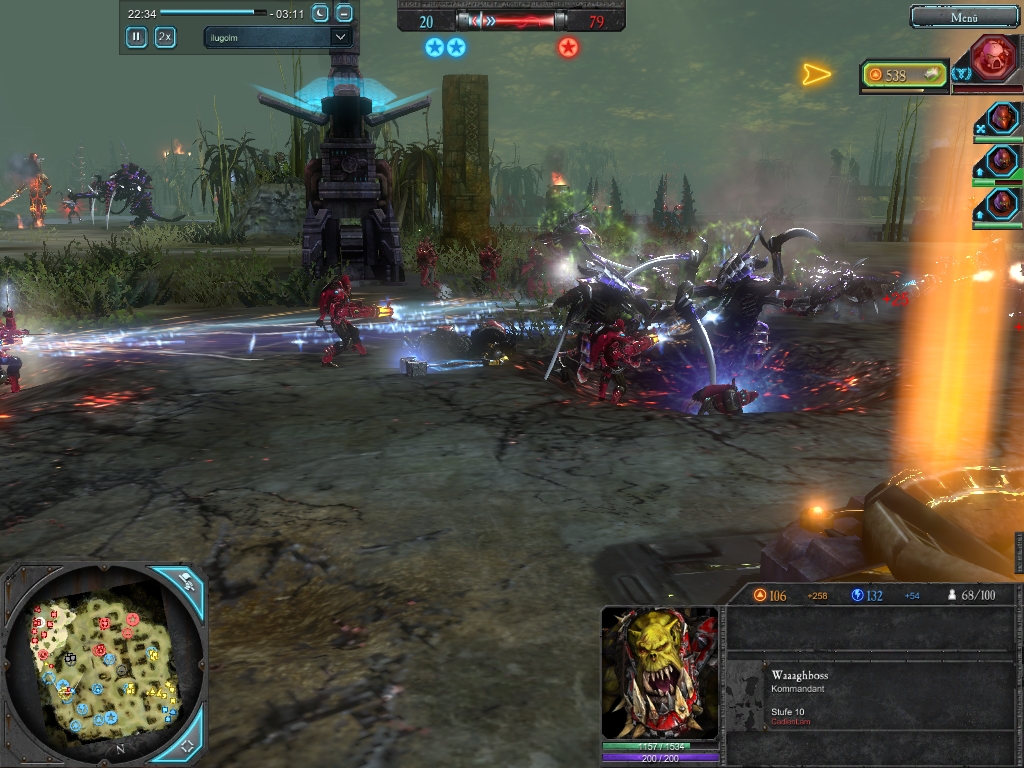1024x768 pixels.
Task: Open the ilugolm player dropdown
Action: (277, 37)
